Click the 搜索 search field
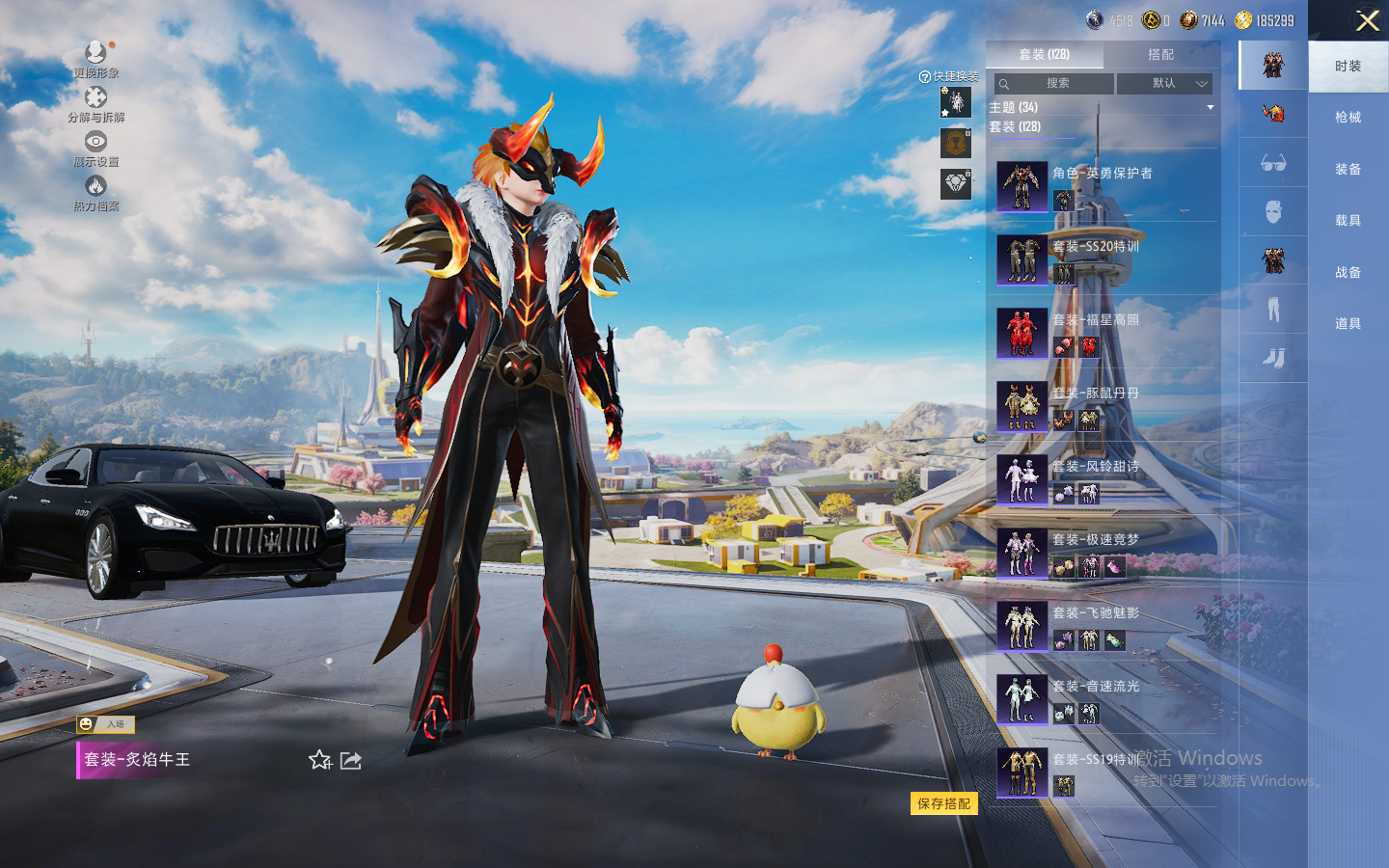Image resolution: width=1389 pixels, height=868 pixels. [1054, 84]
